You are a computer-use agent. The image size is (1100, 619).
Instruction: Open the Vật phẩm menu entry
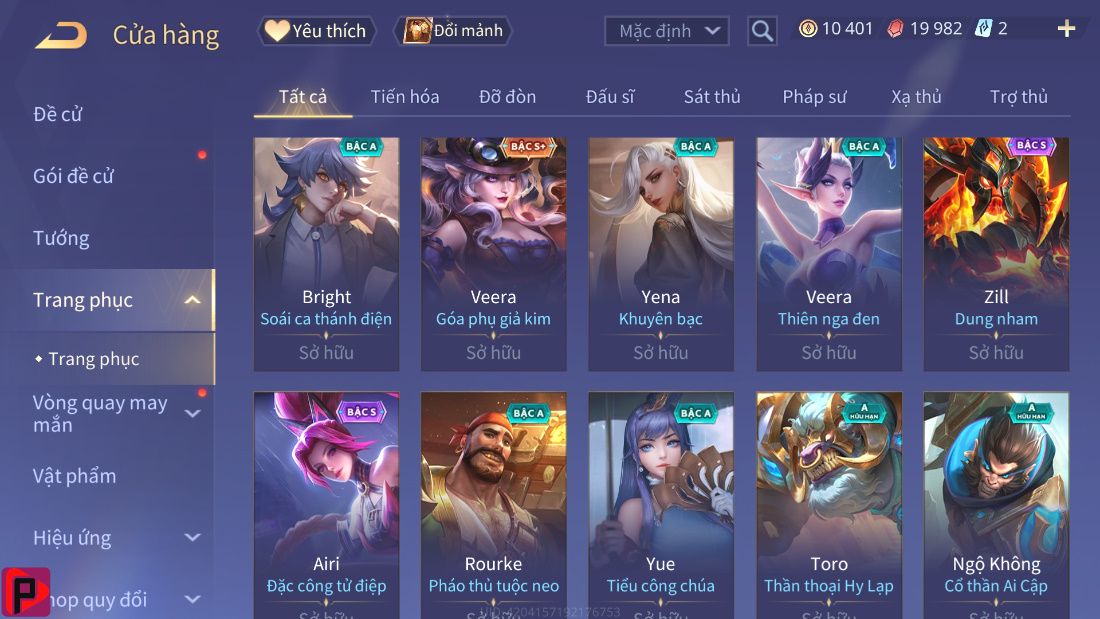pyautogui.click(x=75, y=476)
